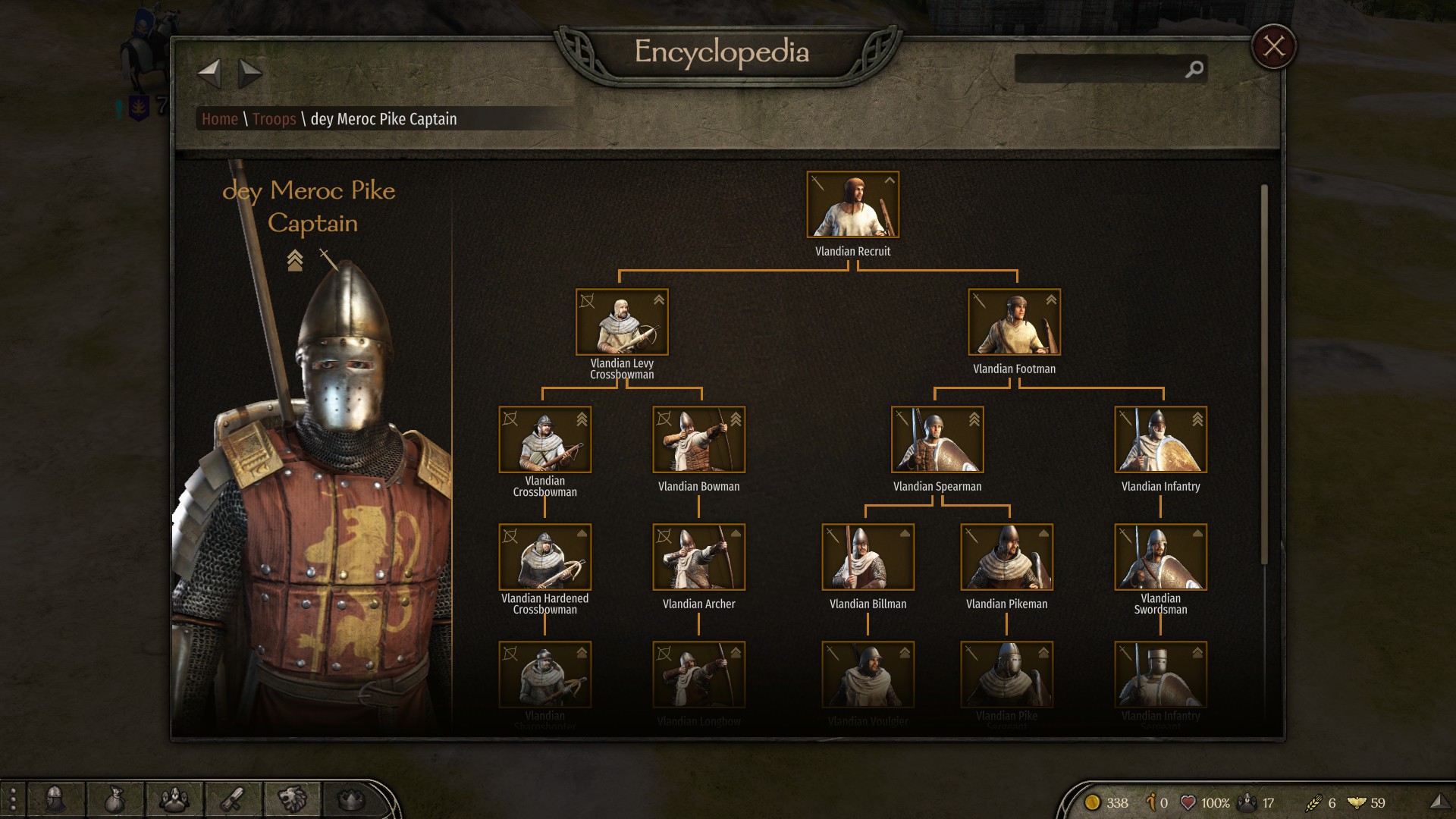Open the crown kingdom icon in bottom bar
This screenshot has width=1456, height=819.
tap(350, 799)
